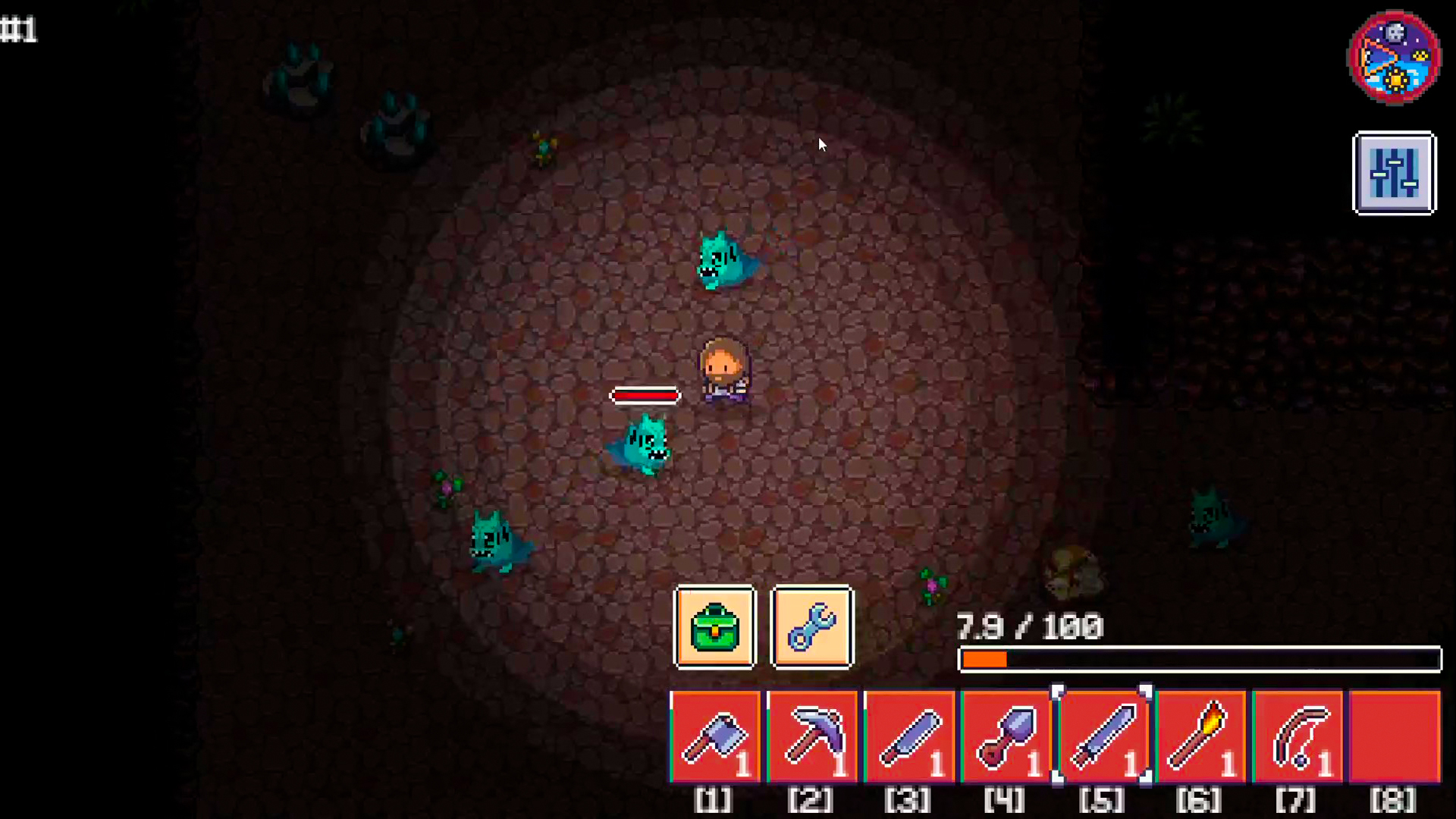The image size is (1456, 819).
Task: Open the backpack inventory
Action: pyautogui.click(x=714, y=628)
